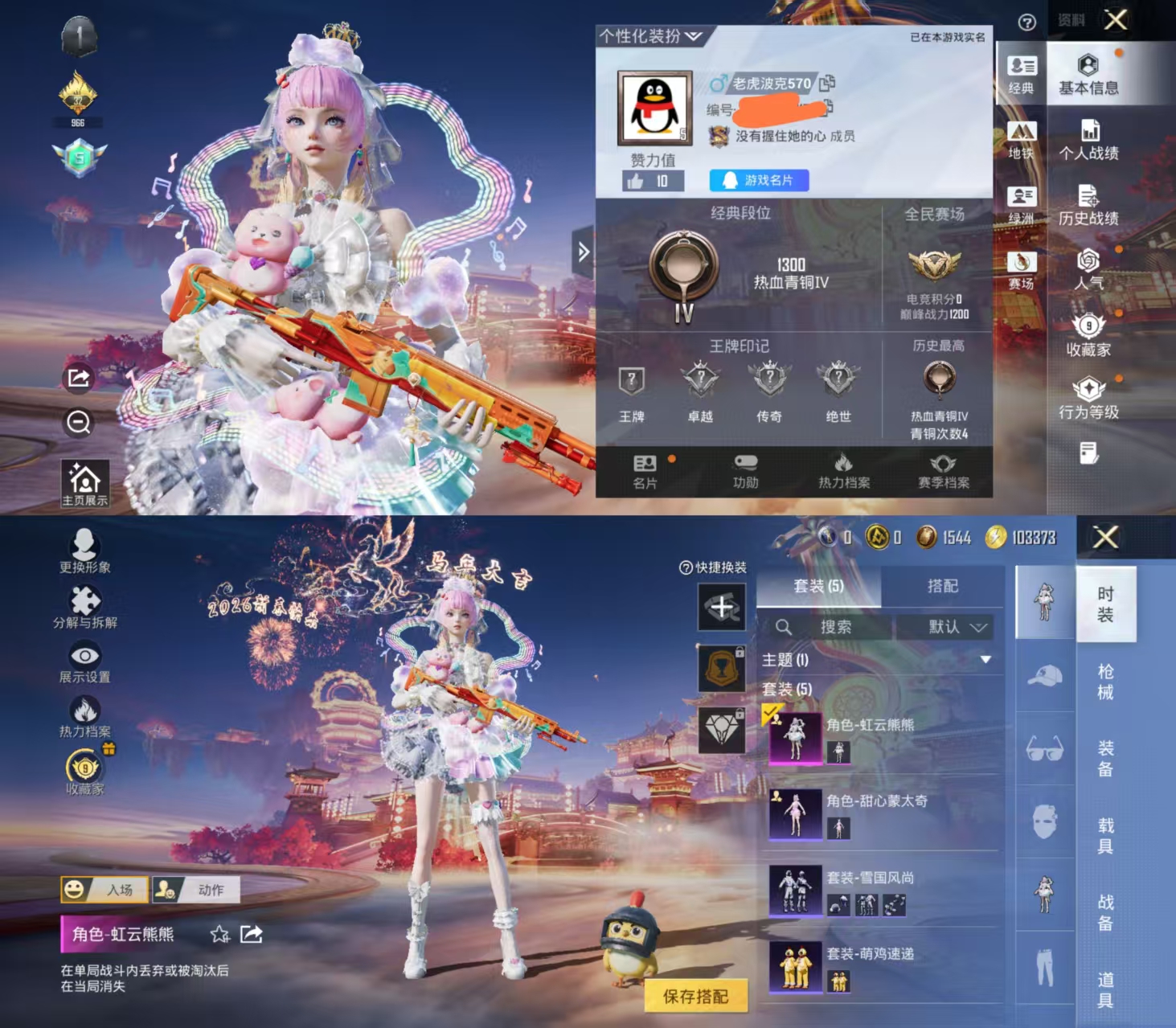Screen dimensions: 1176x1028
Task: Open 展示设置 display settings icon
Action: 86,655
